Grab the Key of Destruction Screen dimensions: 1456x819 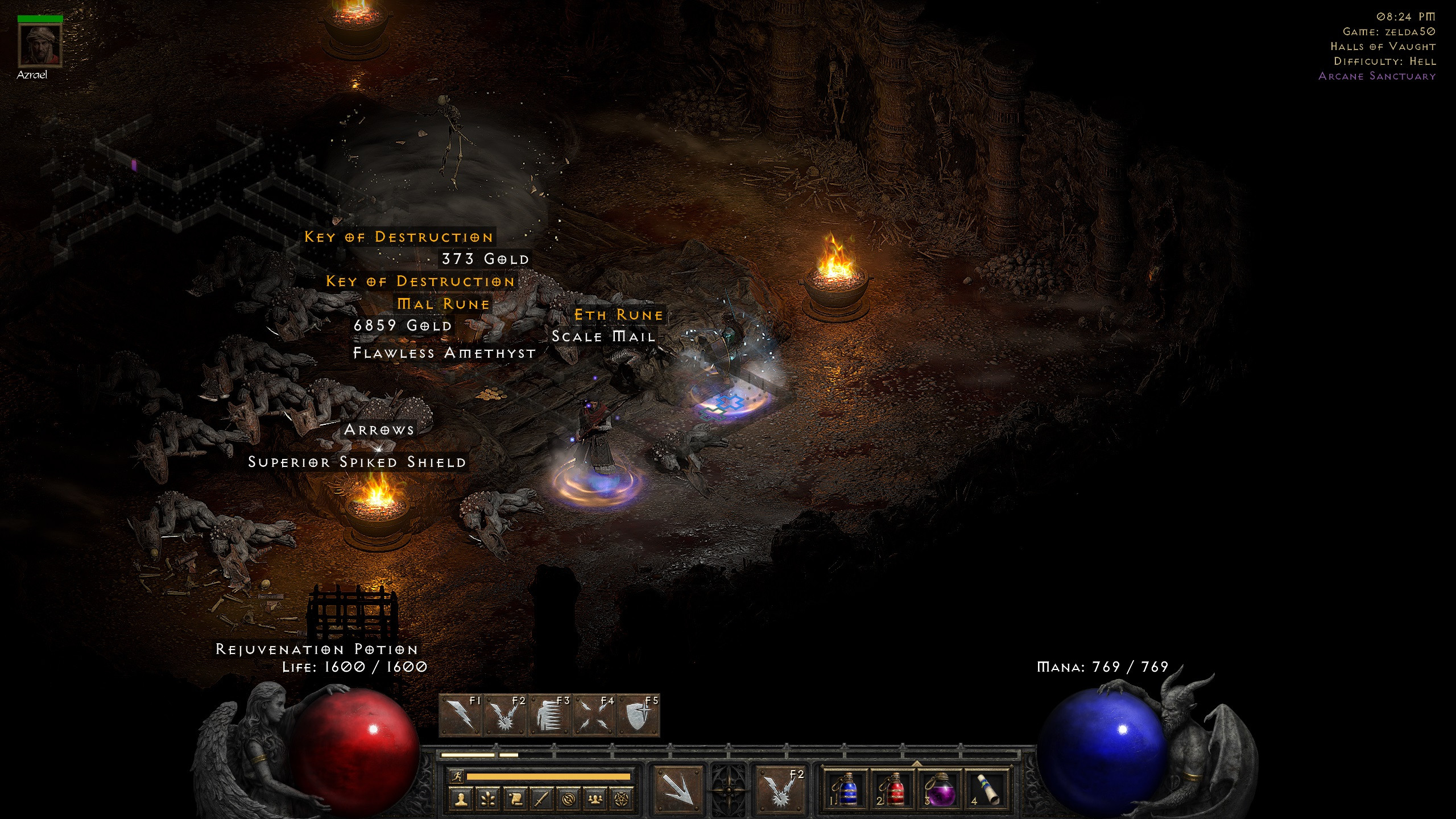[x=398, y=238]
